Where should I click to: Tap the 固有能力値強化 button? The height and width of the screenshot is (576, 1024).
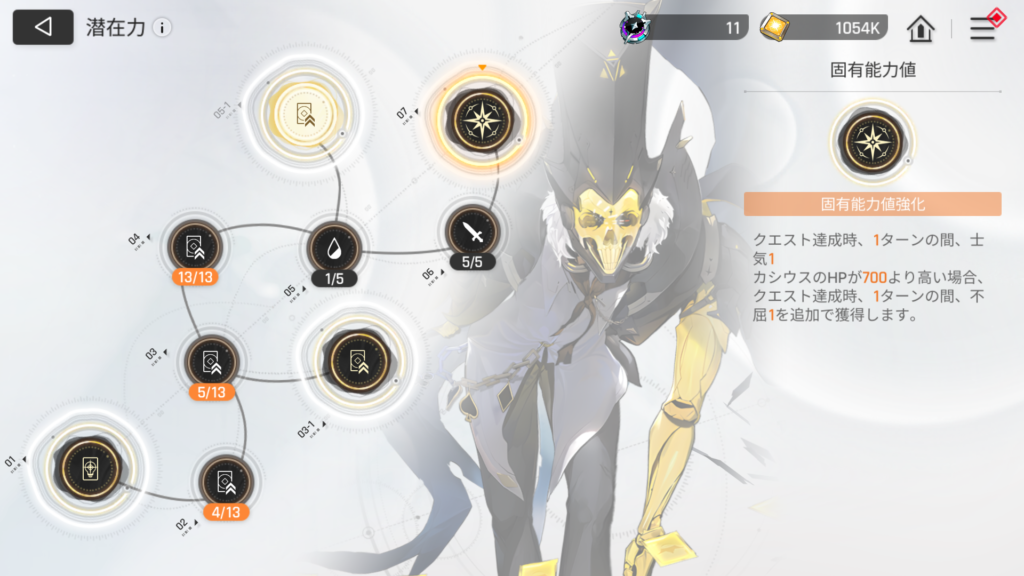coord(872,204)
